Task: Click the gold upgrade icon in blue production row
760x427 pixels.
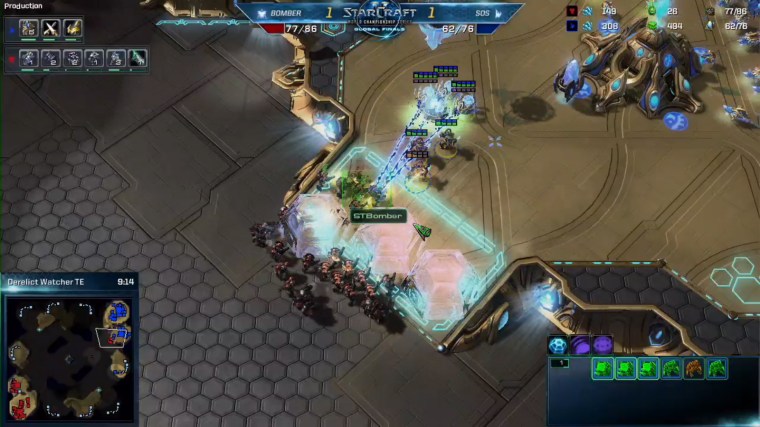Action: (x=72, y=28)
